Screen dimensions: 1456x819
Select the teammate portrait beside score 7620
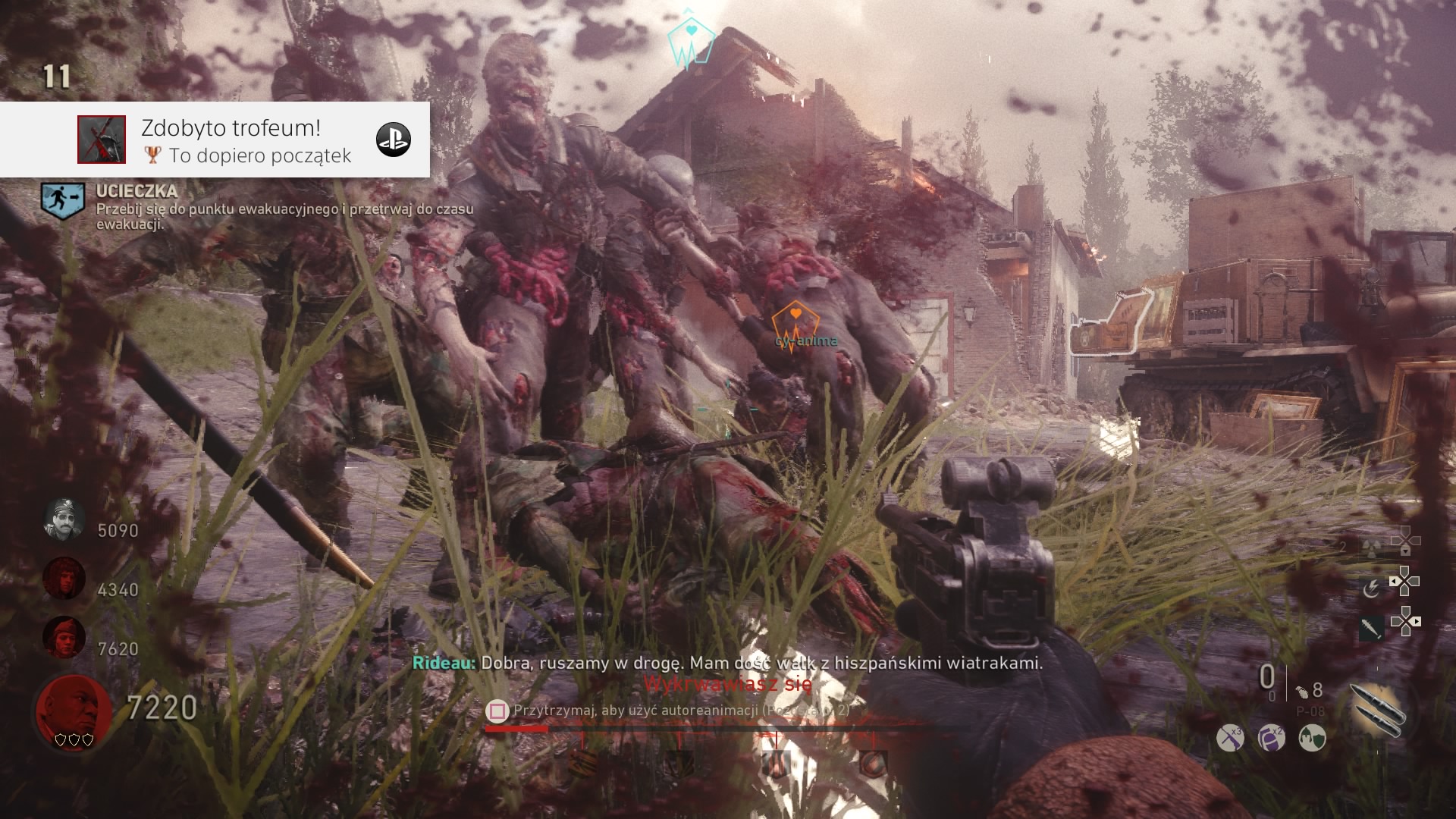64,637
